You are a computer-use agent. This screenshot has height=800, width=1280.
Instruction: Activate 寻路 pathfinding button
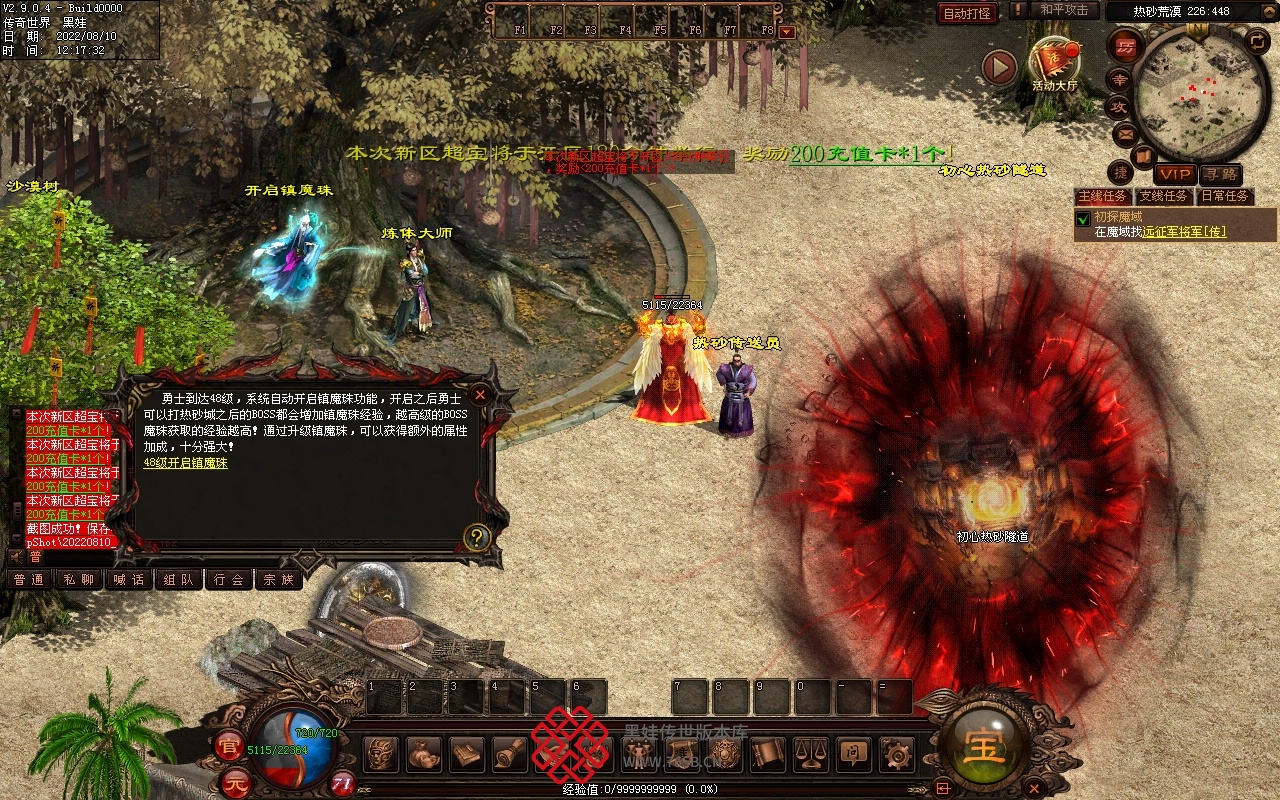point(1220,175)
